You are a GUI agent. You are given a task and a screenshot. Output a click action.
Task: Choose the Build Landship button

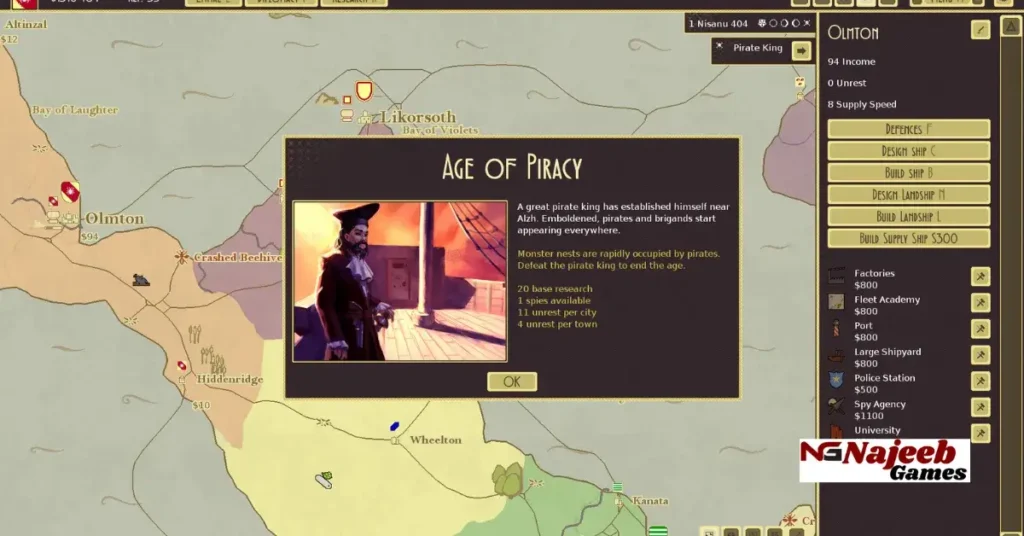[908, 216]
